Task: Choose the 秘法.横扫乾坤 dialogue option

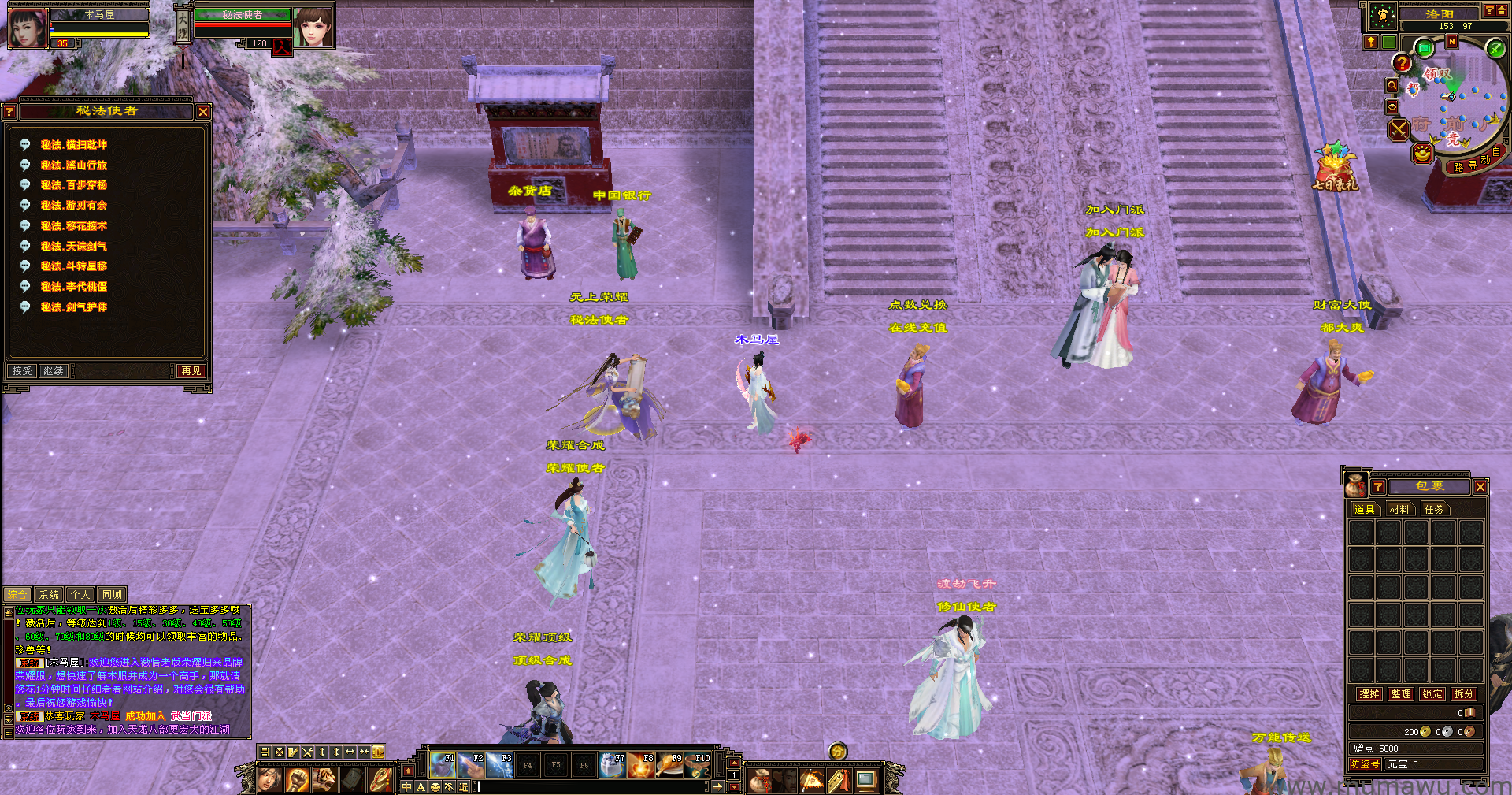Action: [74, 145]
